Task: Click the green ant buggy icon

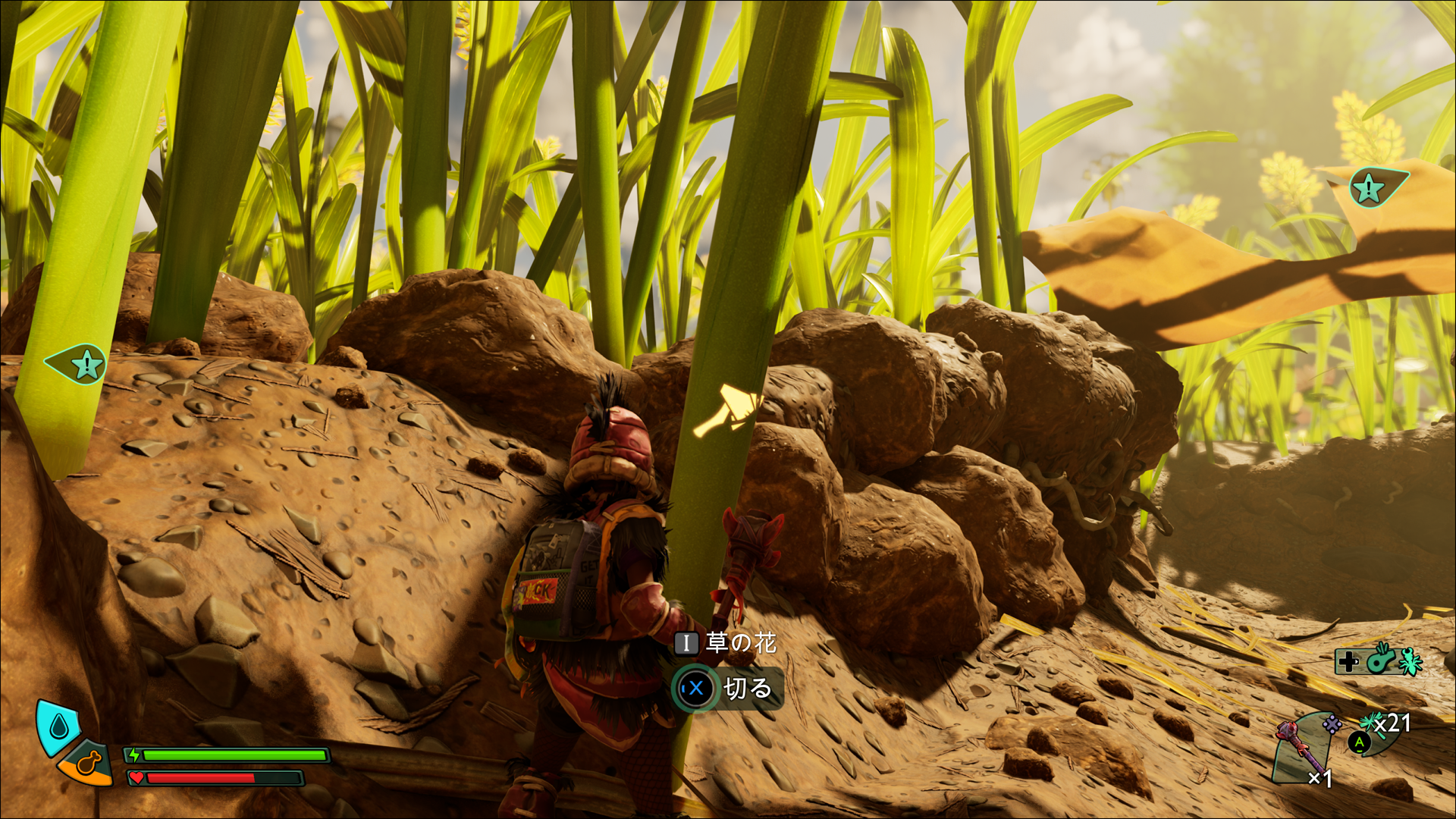Action: [1410, 661]
